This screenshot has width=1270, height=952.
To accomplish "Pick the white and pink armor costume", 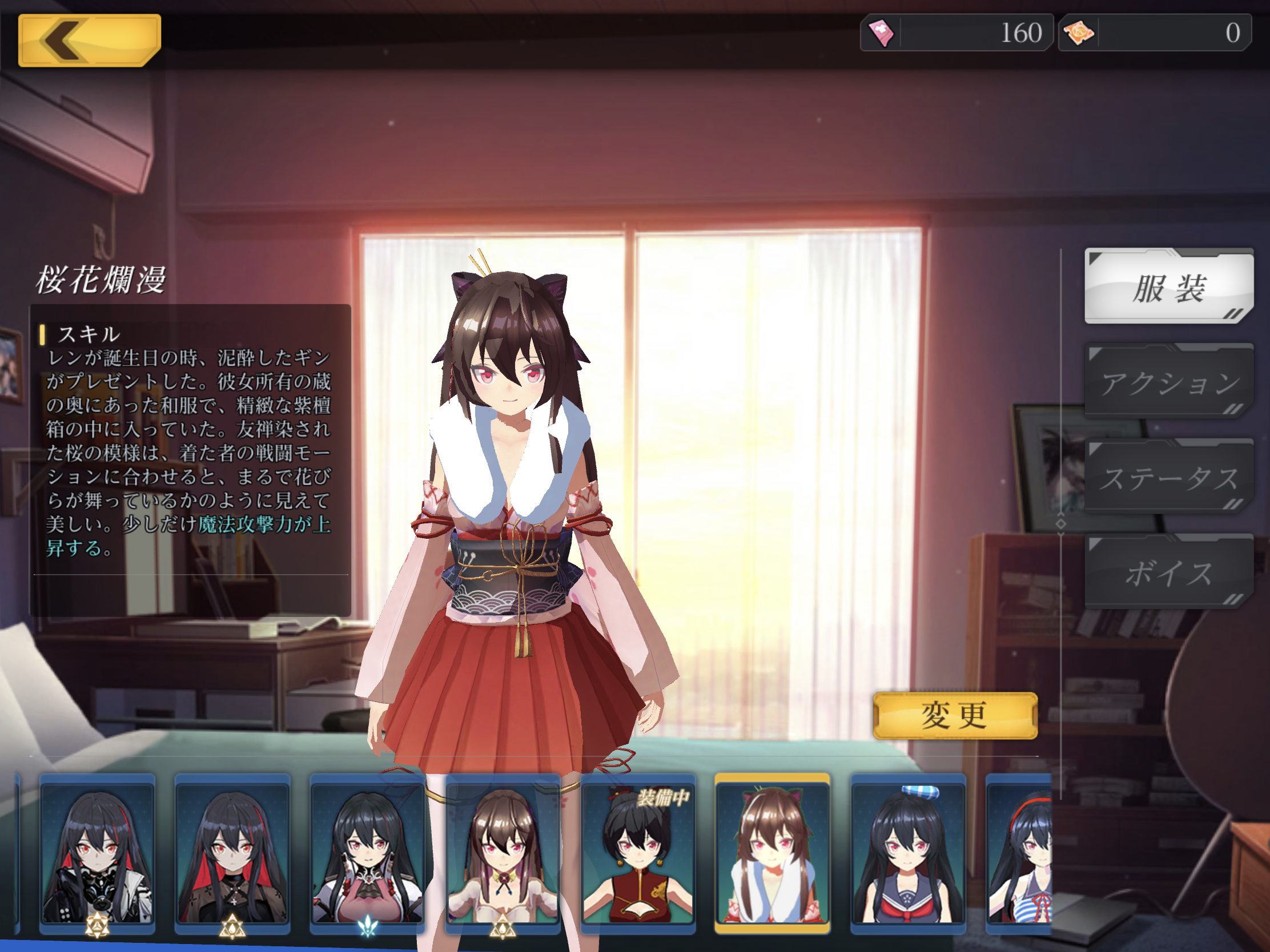I will (367, 854).
